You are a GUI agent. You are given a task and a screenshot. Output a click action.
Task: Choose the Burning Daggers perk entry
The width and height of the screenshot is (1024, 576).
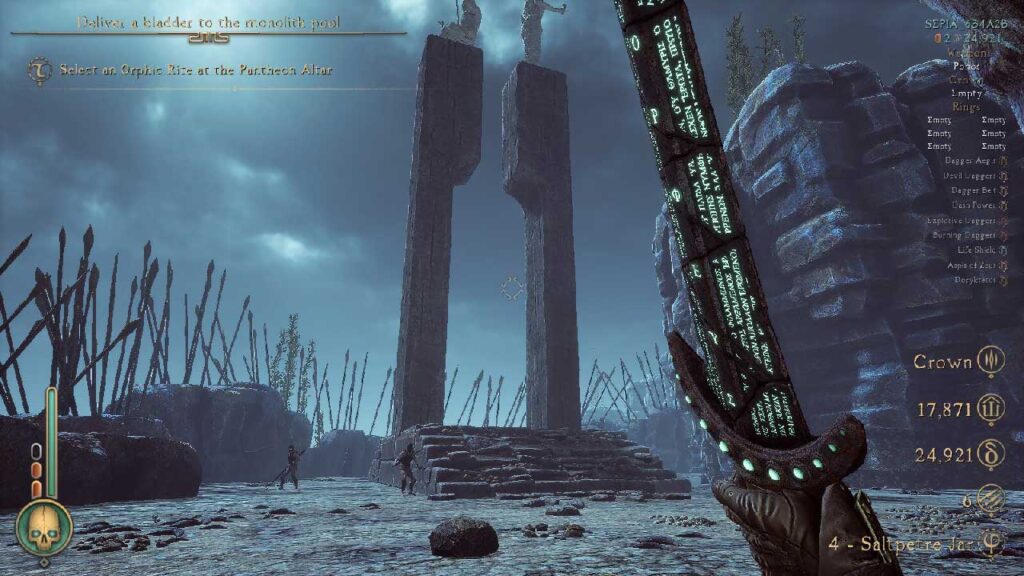click(x=962, y=235)
